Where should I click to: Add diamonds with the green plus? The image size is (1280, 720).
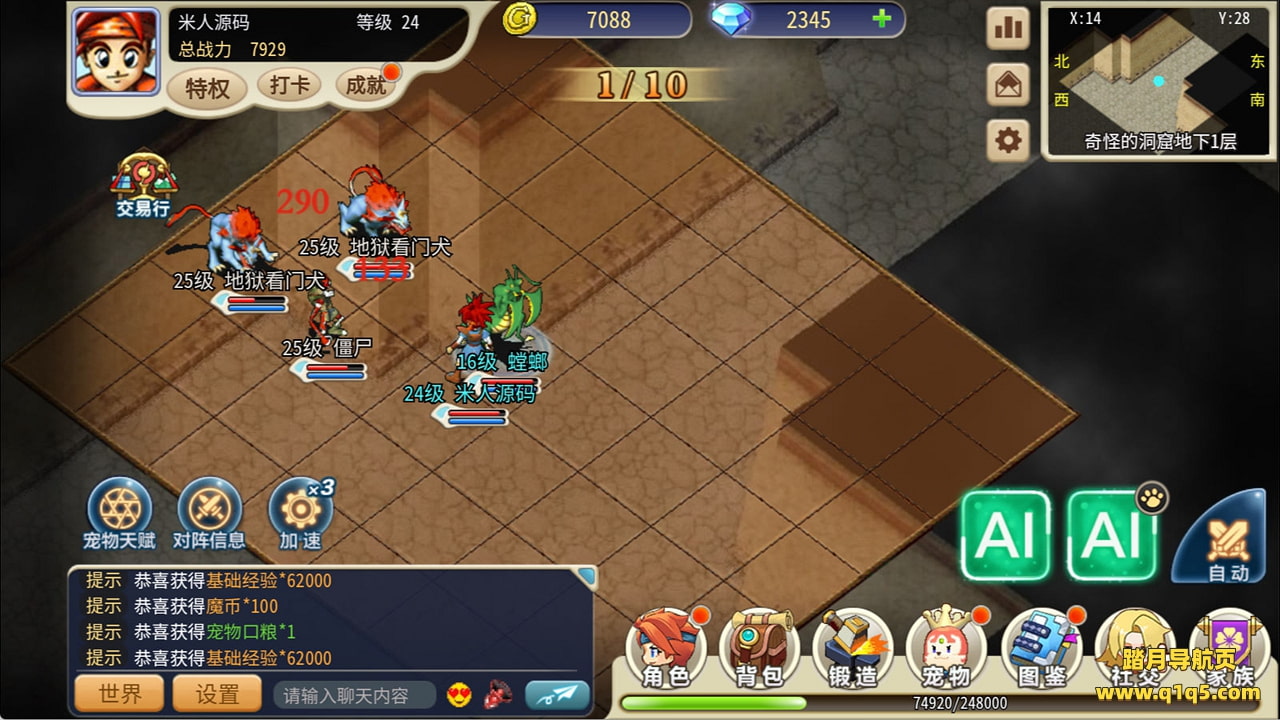(881, 19)
